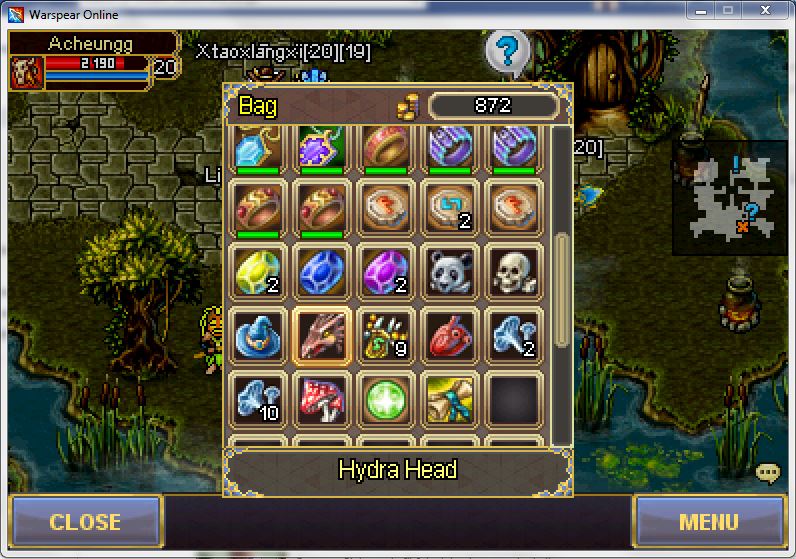Choose the yellow gem stack
This screenshot has width=796, height=559.
tap(259, 272)
